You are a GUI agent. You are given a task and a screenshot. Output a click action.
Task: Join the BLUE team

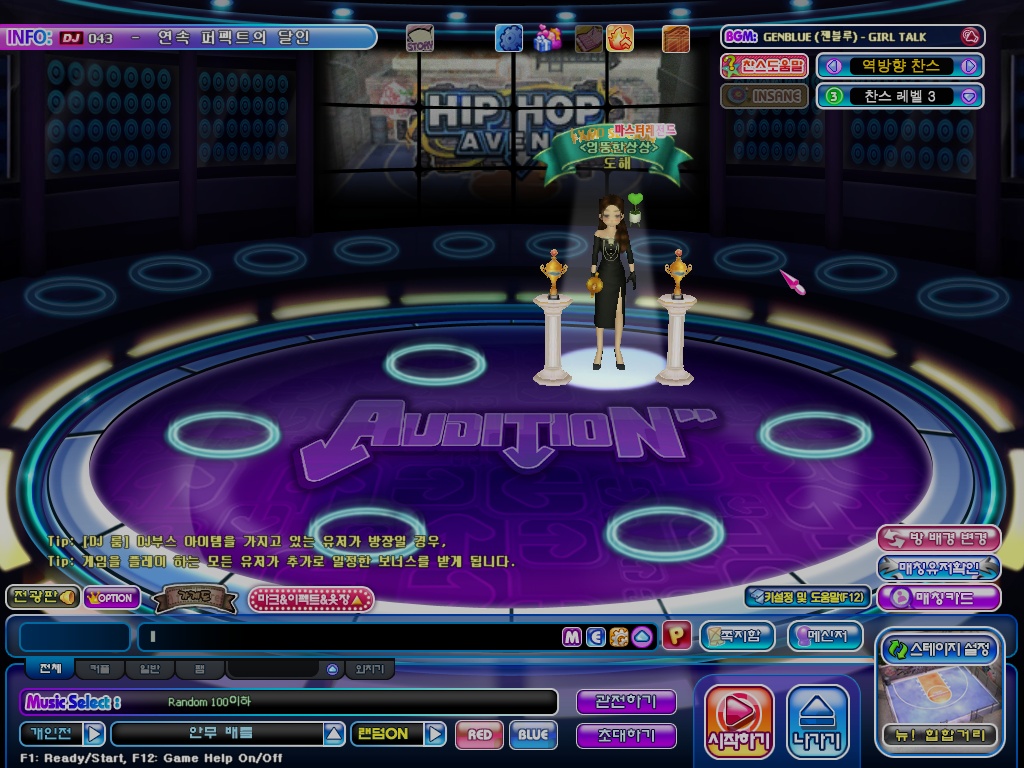coord(533,735)
